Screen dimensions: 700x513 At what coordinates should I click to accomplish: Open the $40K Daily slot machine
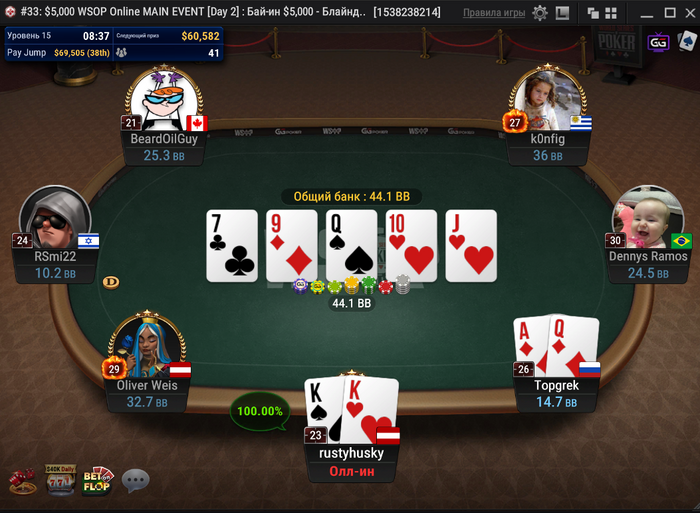pyautogui.click(x=59, y=479)
